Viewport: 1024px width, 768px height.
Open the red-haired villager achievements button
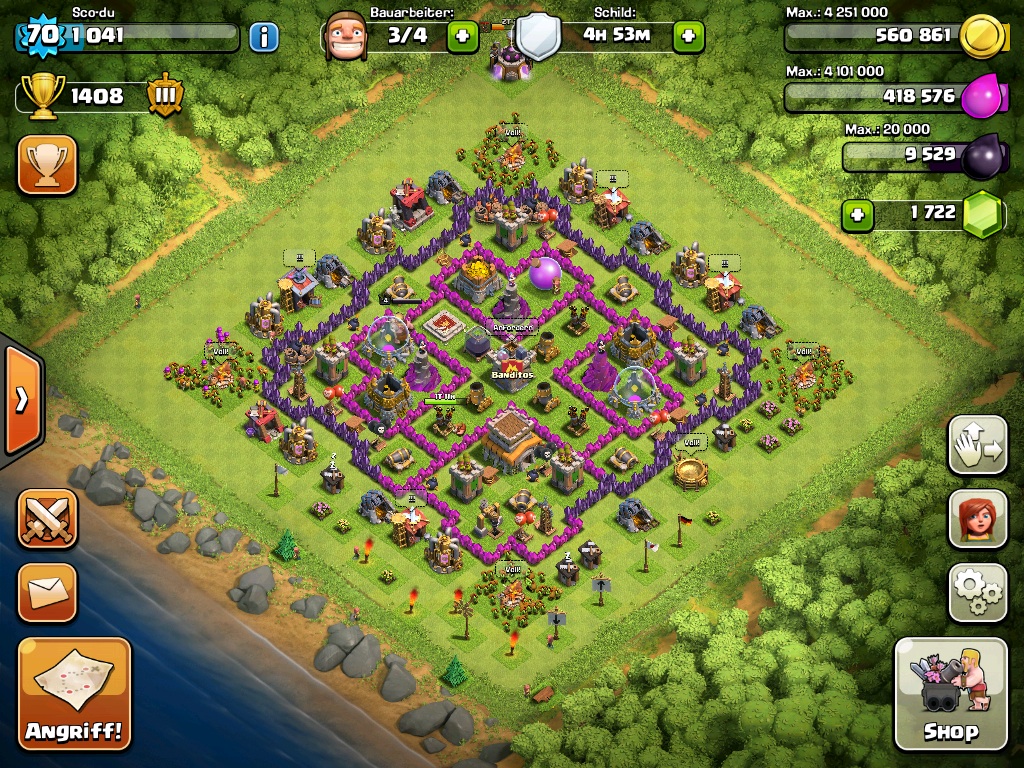(x=977, y=519)
